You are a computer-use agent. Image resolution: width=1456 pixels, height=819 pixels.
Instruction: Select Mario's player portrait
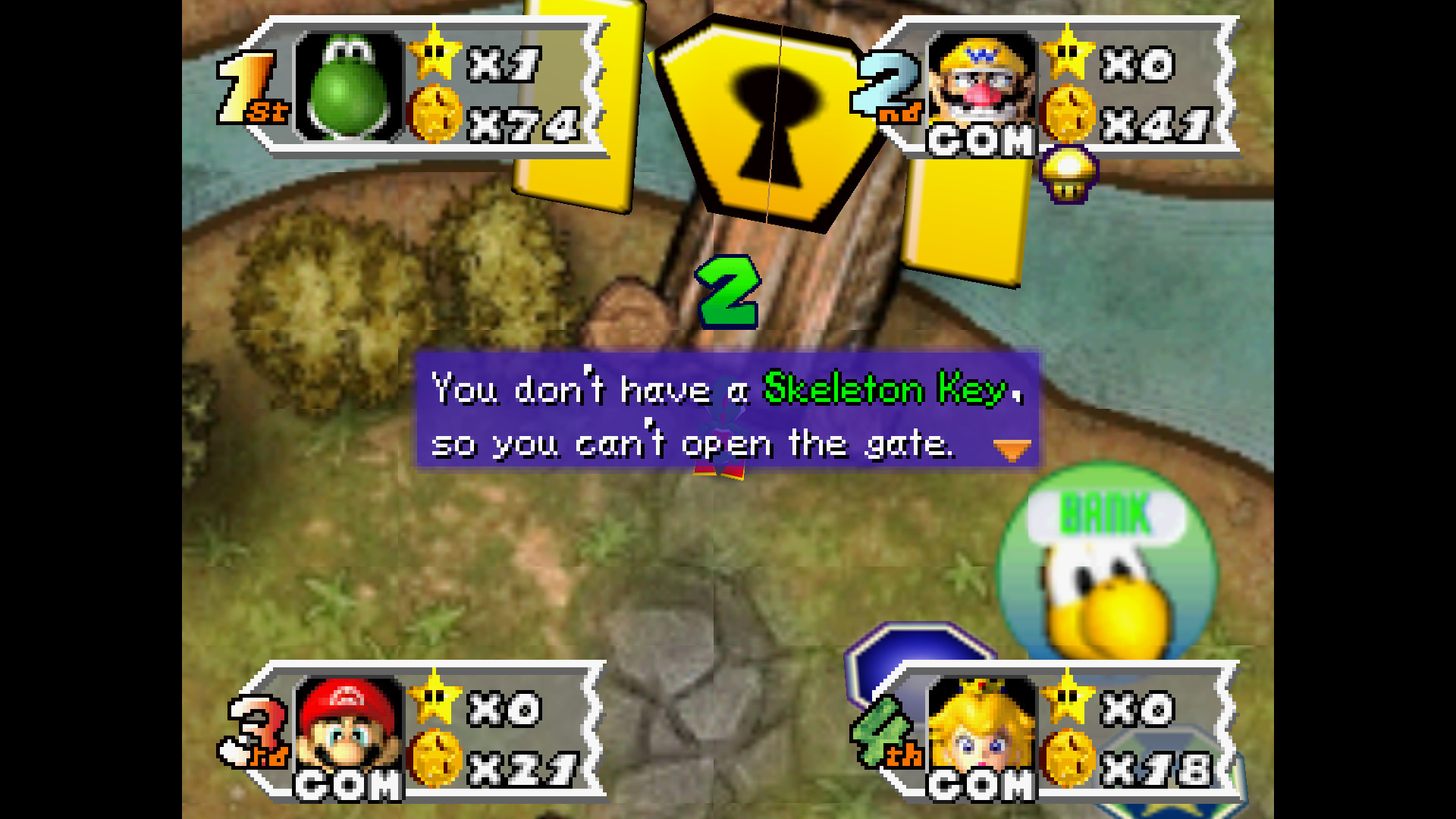pos(349,724)
